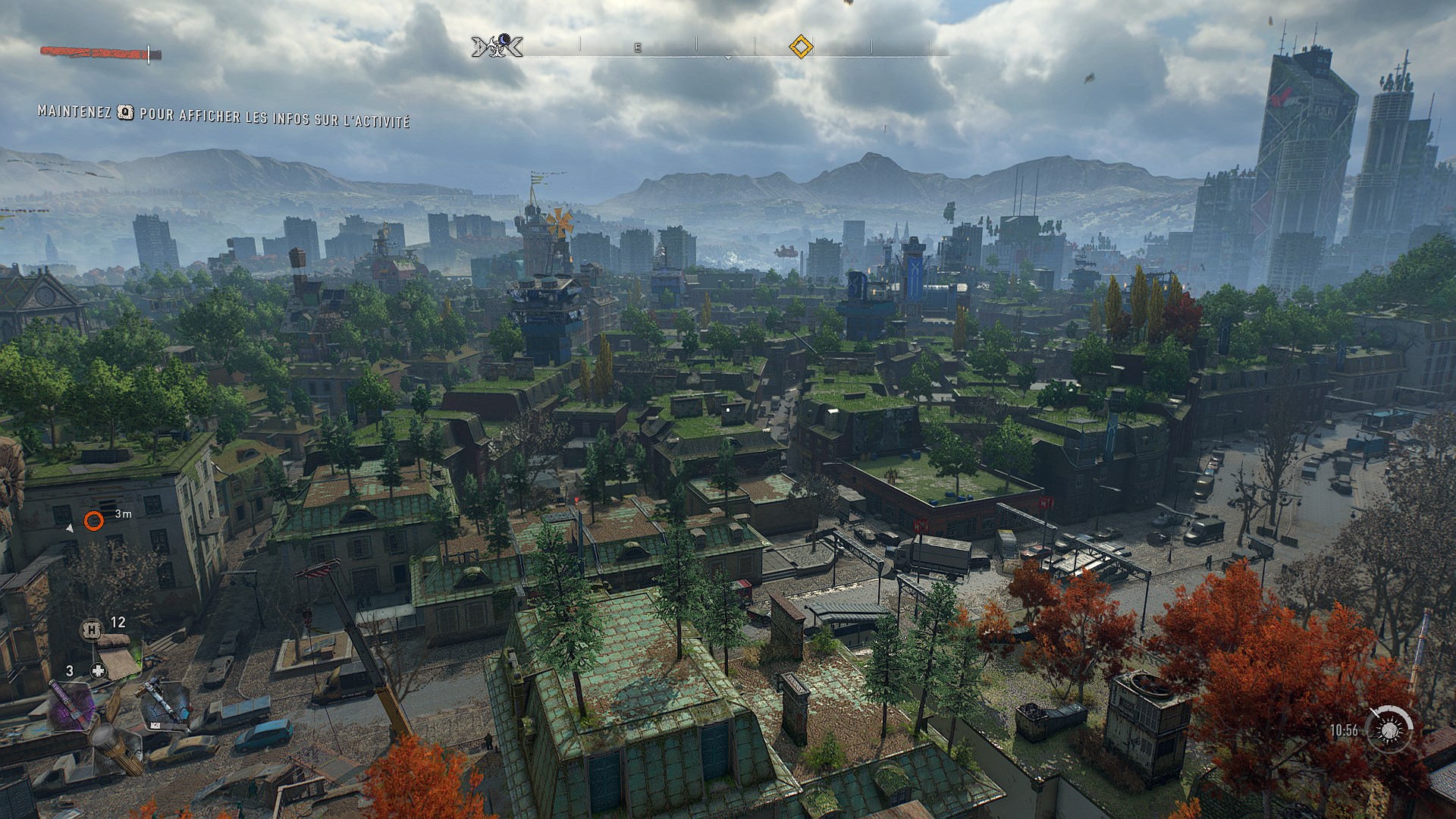Click the "3m" distance label
This screenshot has height=819, width=1456.
click(125, 513)
